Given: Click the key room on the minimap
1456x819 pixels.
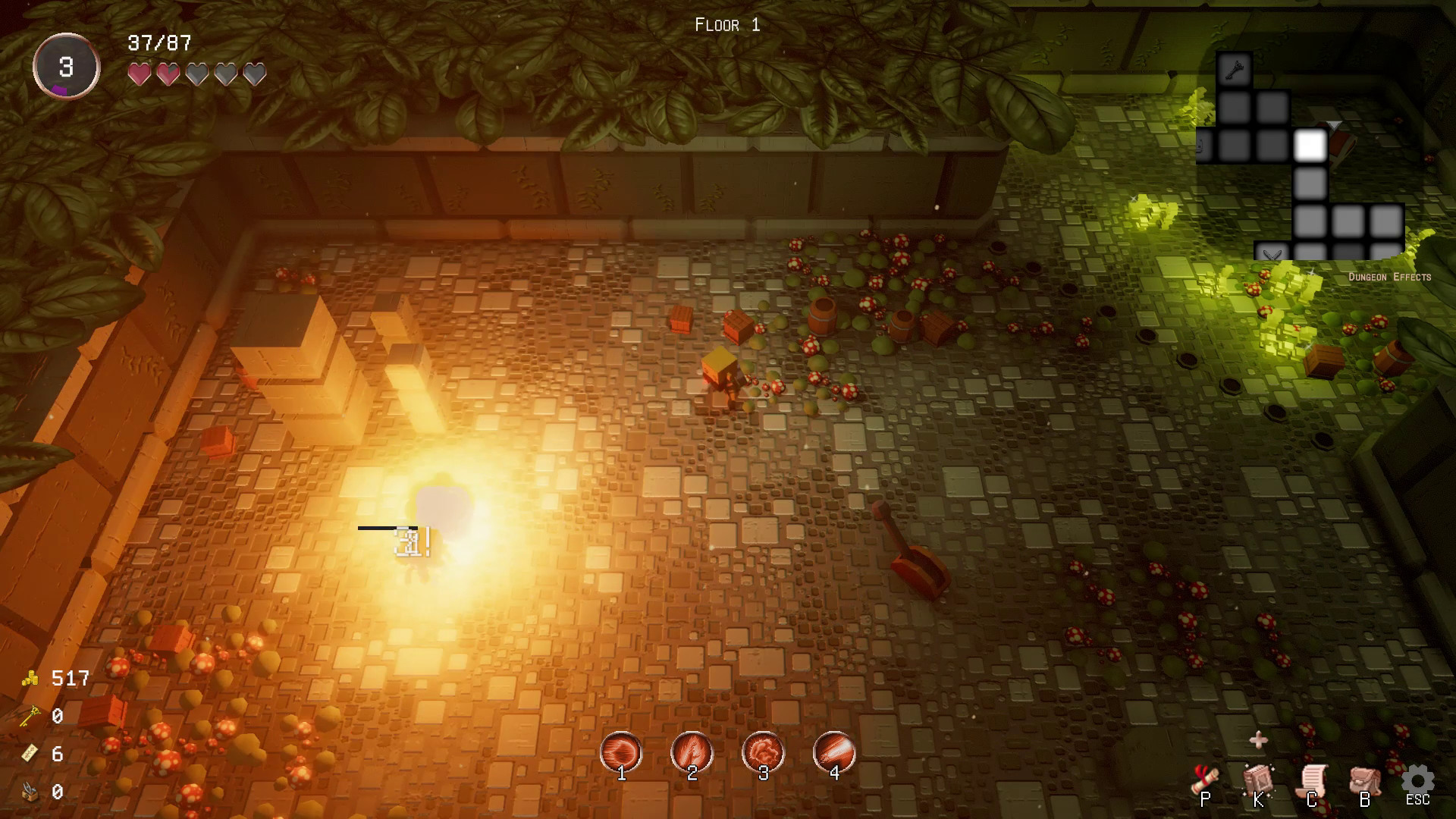Looking at the screenshot, I should click(1234, 71).
